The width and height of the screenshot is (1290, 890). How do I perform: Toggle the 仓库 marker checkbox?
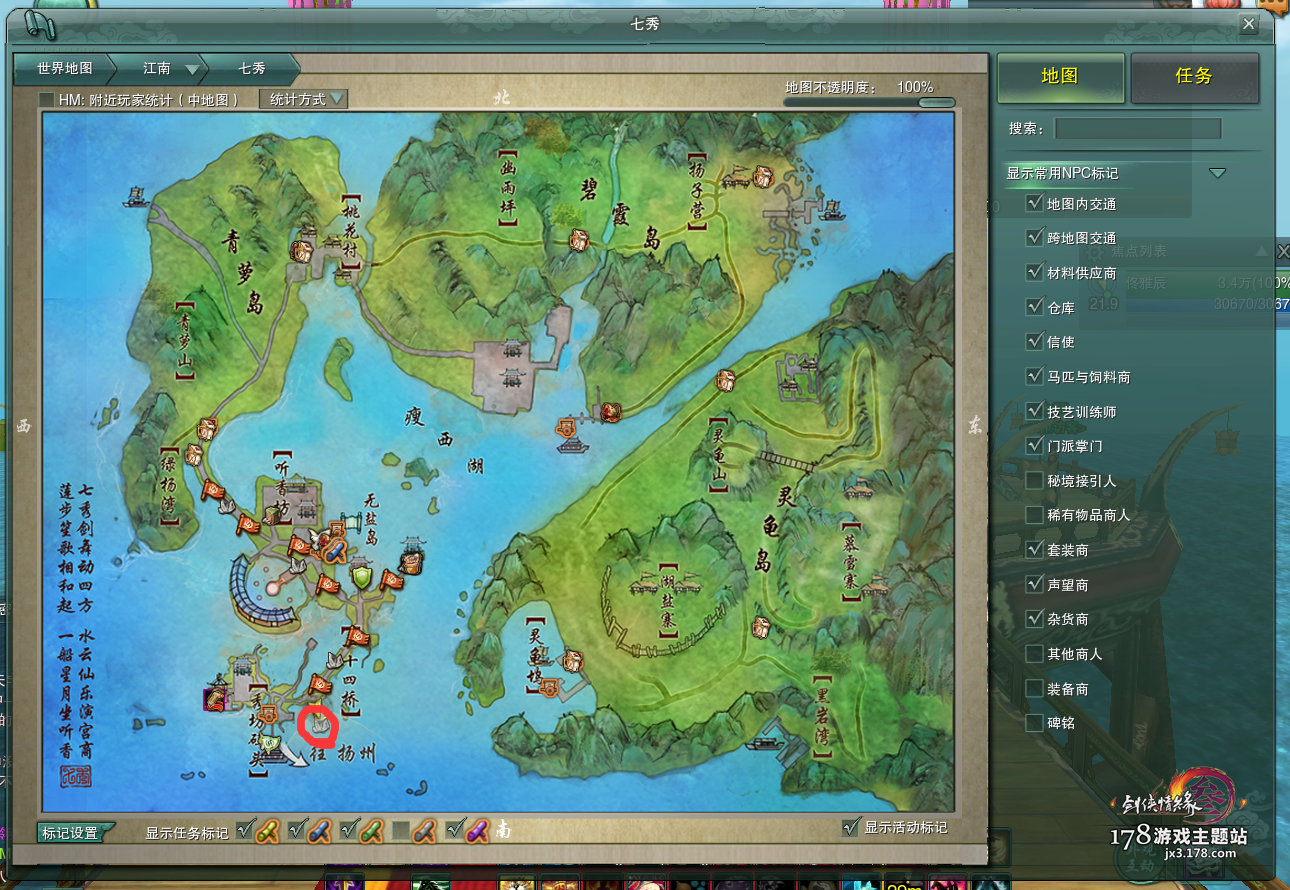1035,307
